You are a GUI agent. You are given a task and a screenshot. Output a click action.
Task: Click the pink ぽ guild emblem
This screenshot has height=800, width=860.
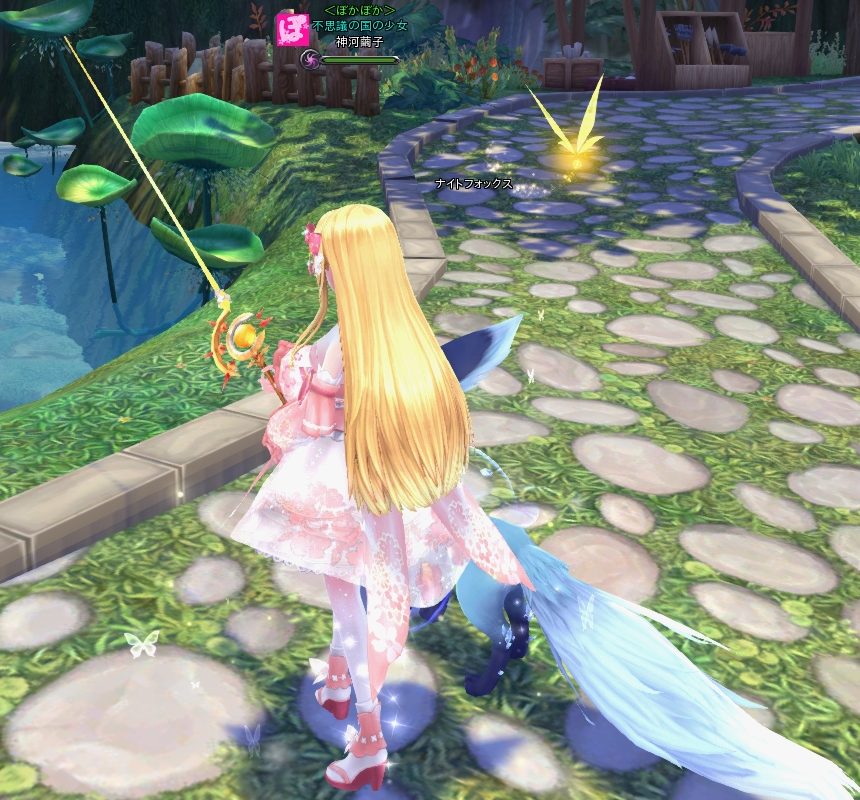(x=292, y=28)
